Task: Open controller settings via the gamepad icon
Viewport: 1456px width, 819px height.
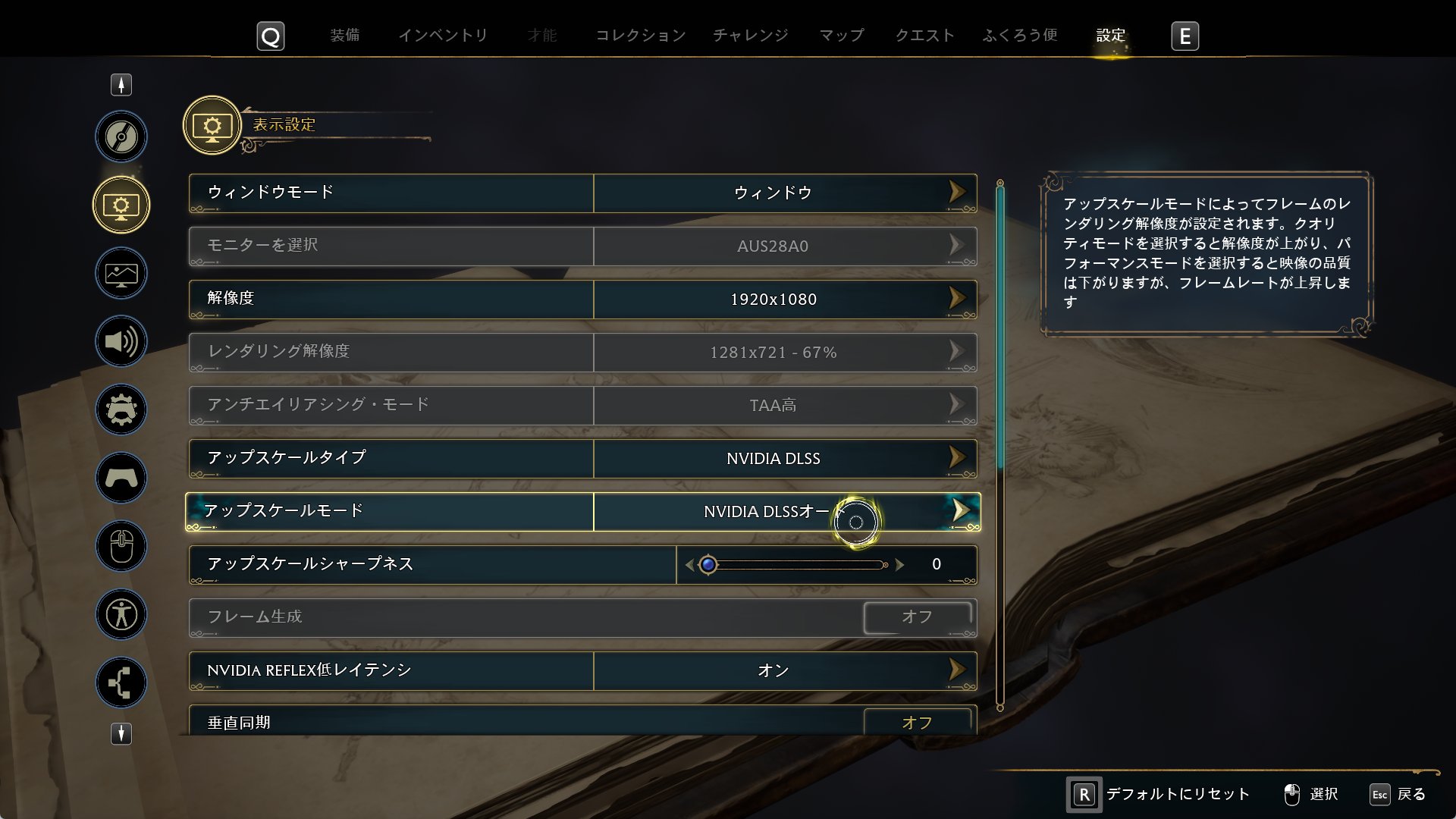Action: (x=121, y=478)
